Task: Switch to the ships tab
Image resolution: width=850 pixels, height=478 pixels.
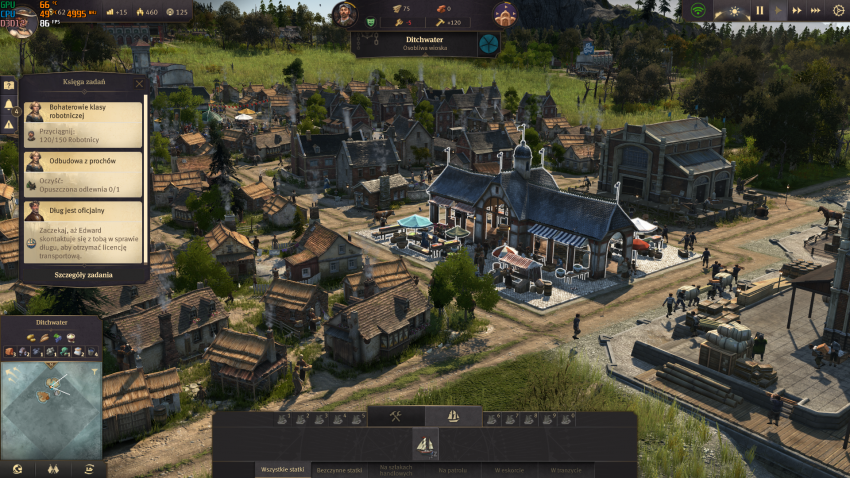Action: click(x=453, y=416)
